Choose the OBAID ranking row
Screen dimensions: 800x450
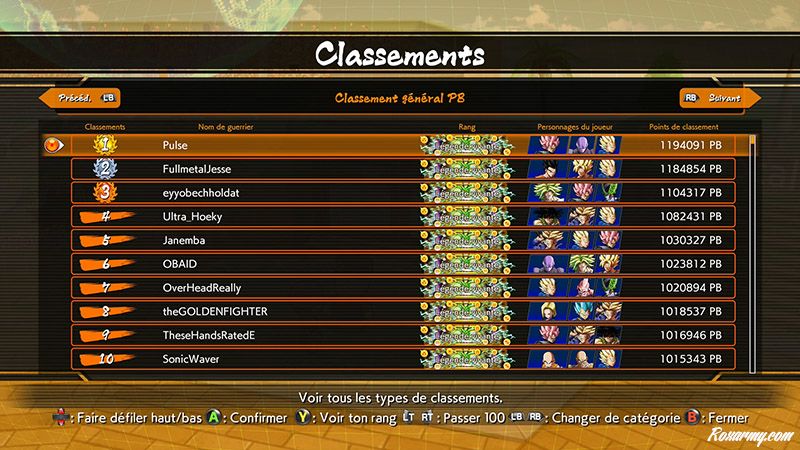click(400, 264)
